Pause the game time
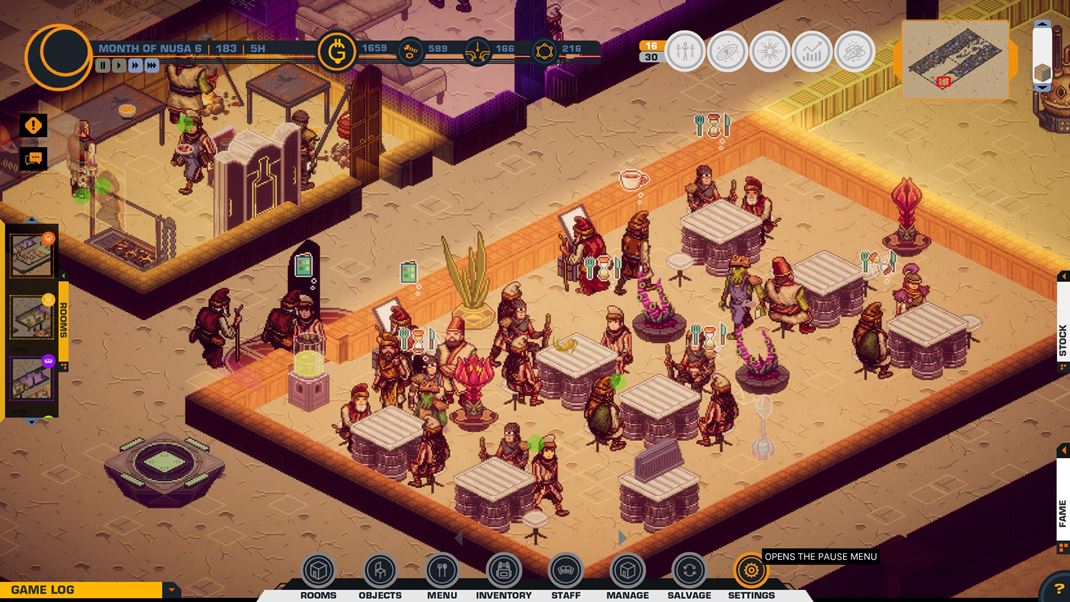This screenshot has width=1070, height=602. coord(103,66)
